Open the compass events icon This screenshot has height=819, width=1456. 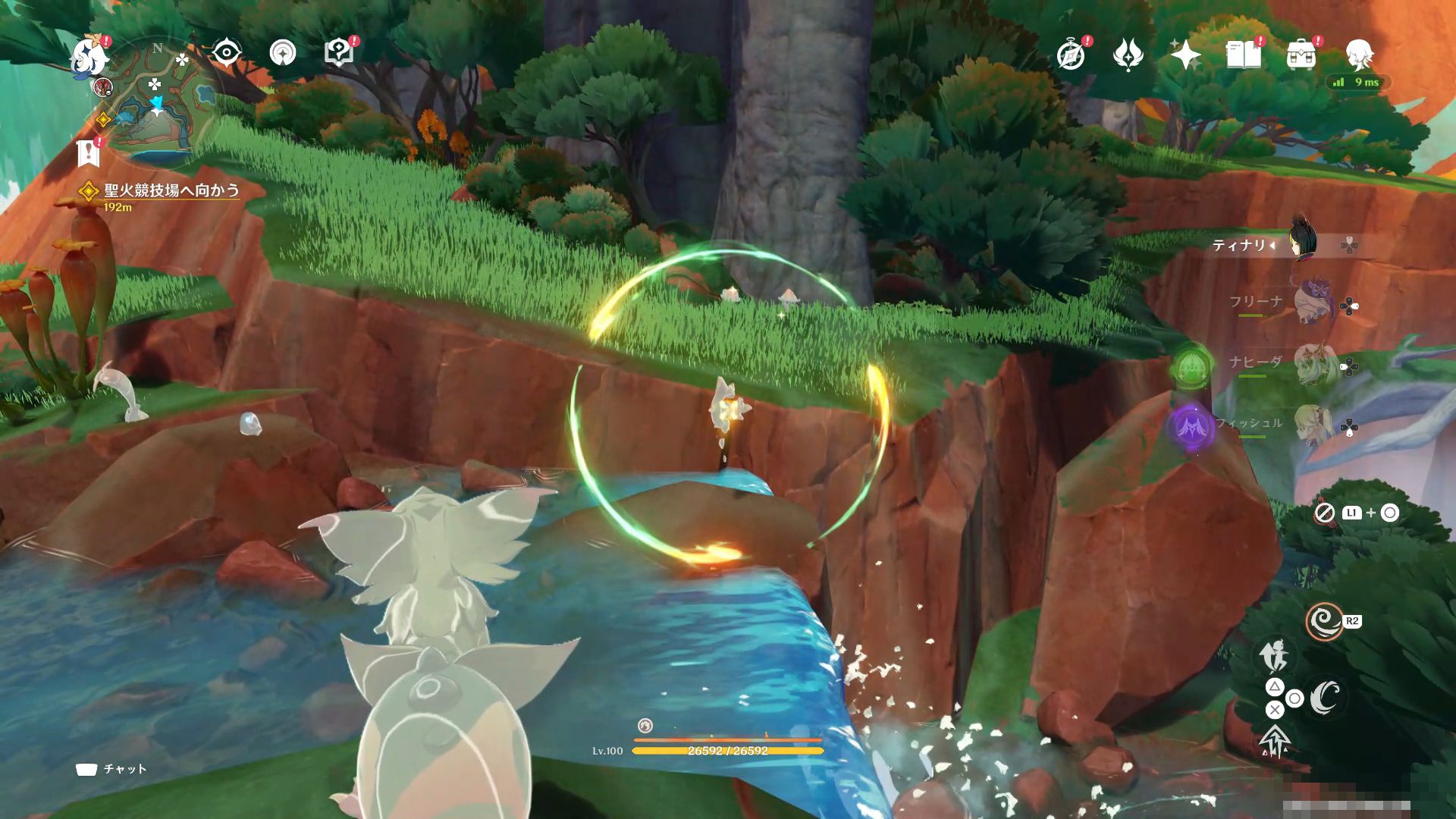click(x=1071, y=55)
